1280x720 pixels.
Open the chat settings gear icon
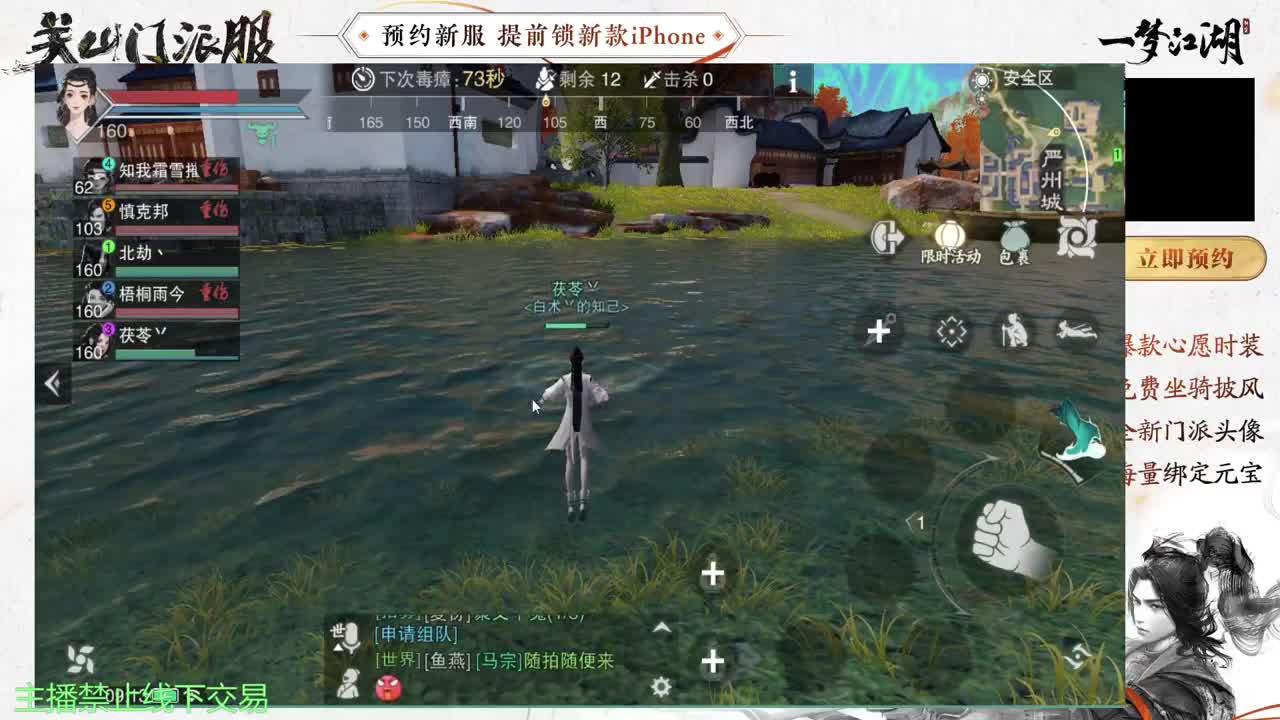coord(660,686)
